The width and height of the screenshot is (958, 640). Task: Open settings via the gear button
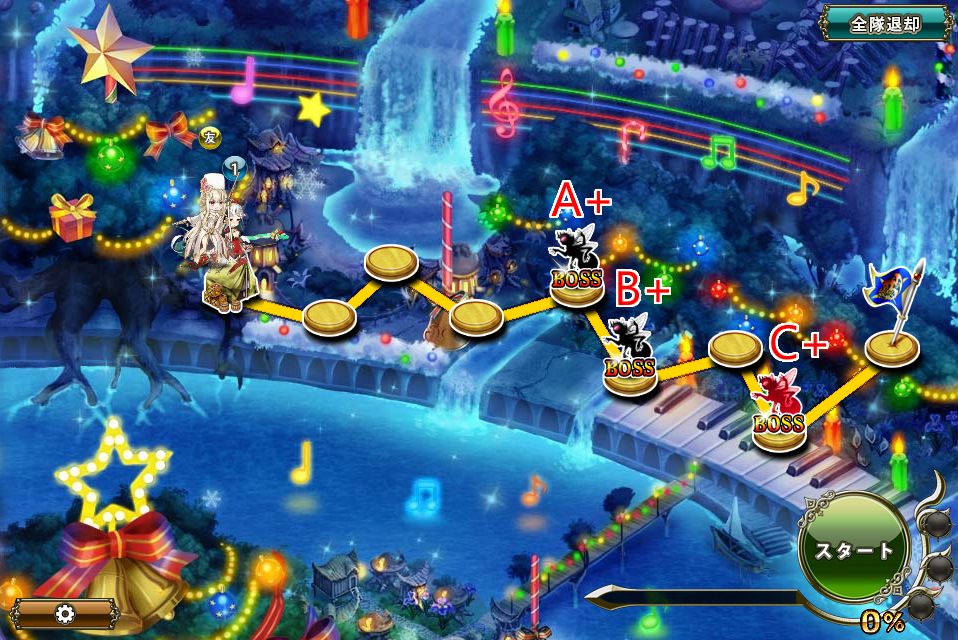(67, 613)
